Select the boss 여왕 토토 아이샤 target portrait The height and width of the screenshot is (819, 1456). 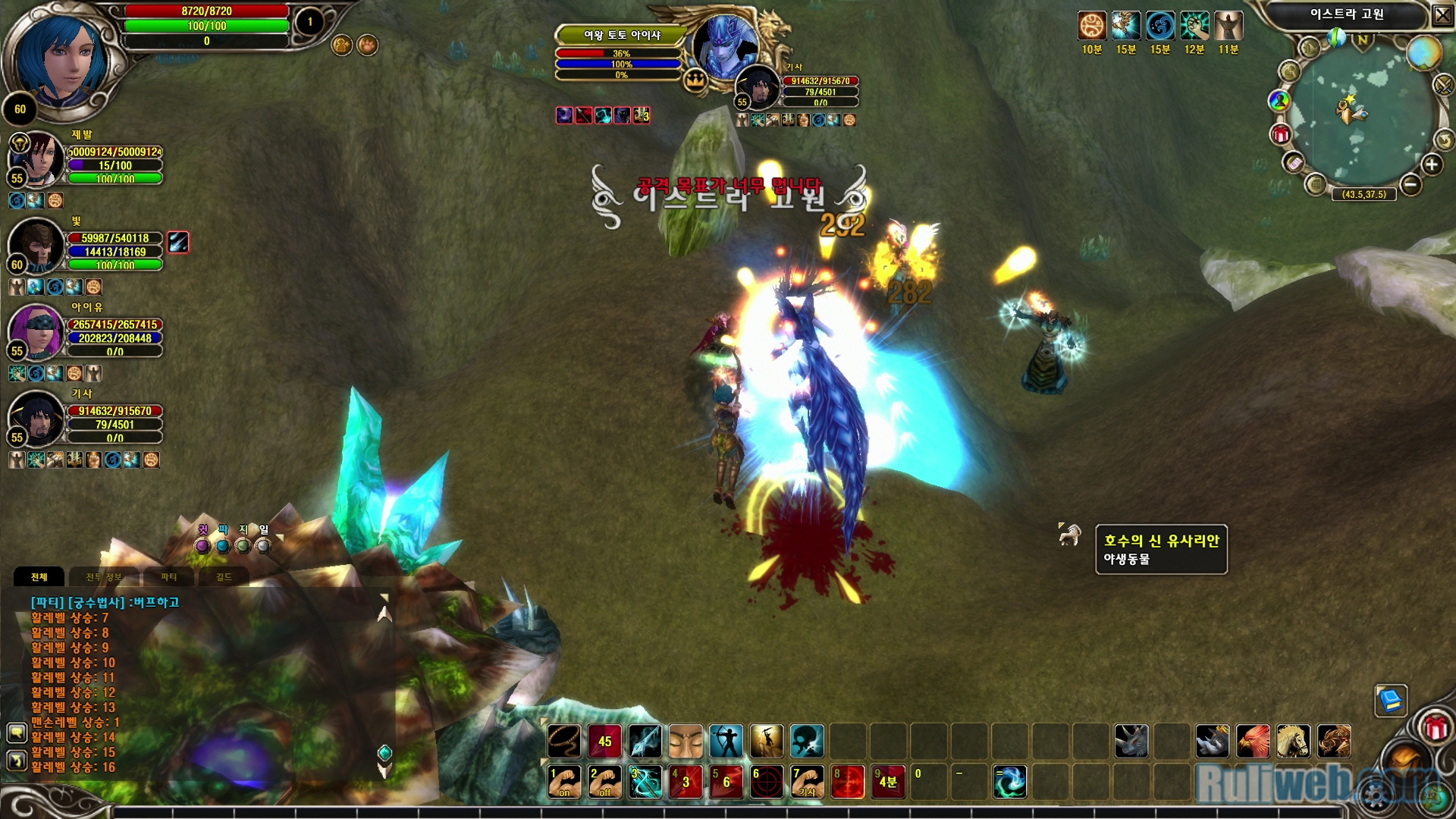point(724,45)
